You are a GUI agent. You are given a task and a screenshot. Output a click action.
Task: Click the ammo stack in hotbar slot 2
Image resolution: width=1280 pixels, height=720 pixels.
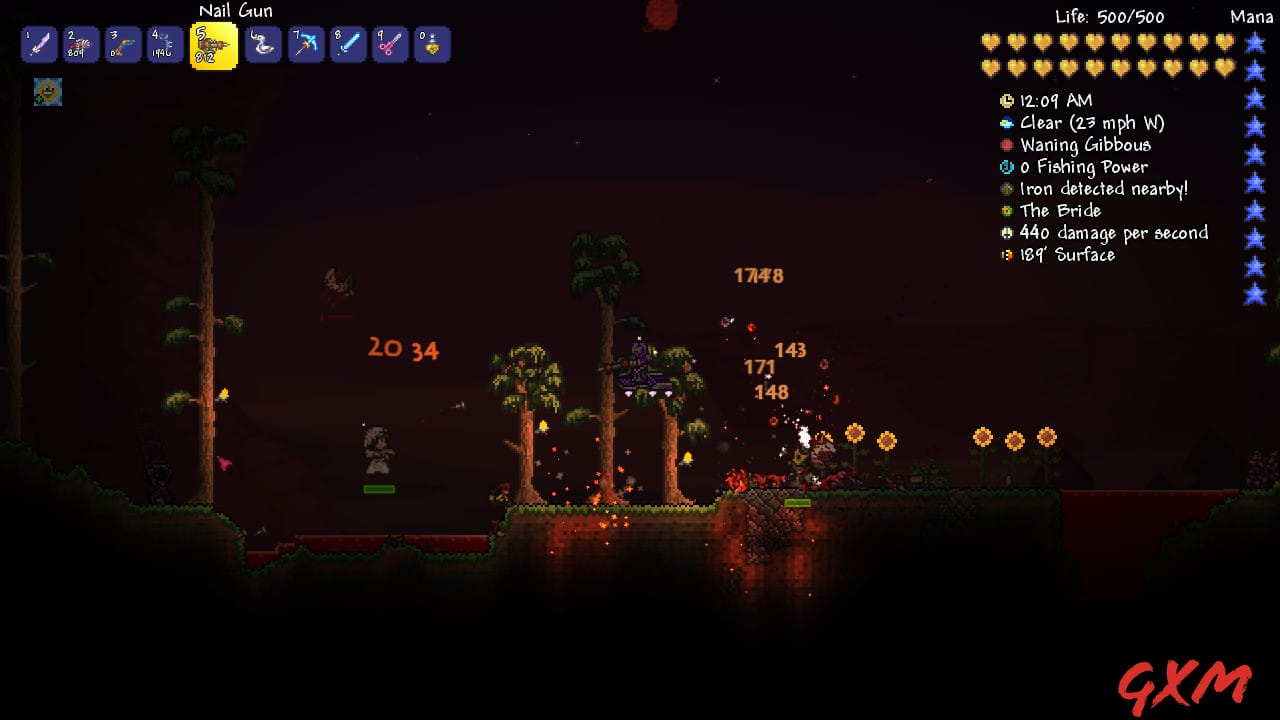click(80, 44)
